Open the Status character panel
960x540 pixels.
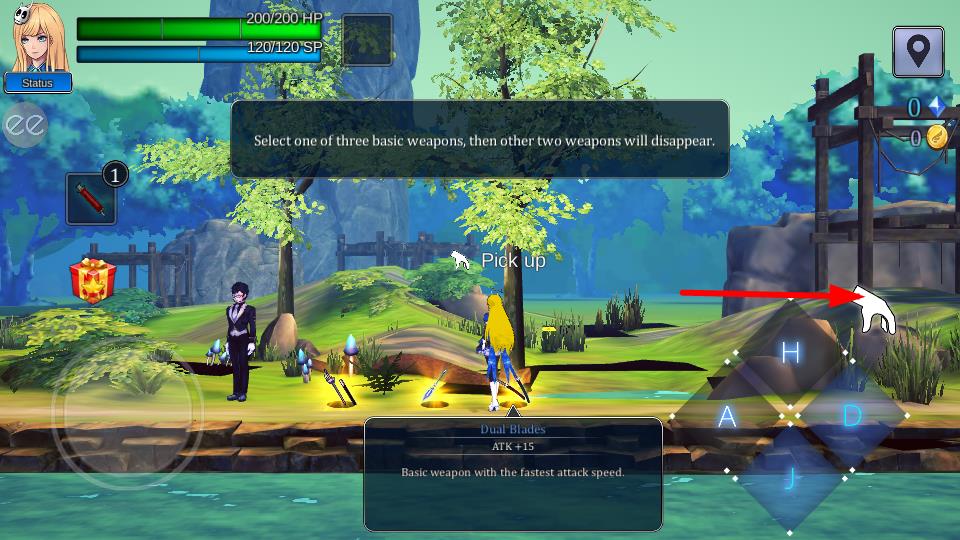37,83
